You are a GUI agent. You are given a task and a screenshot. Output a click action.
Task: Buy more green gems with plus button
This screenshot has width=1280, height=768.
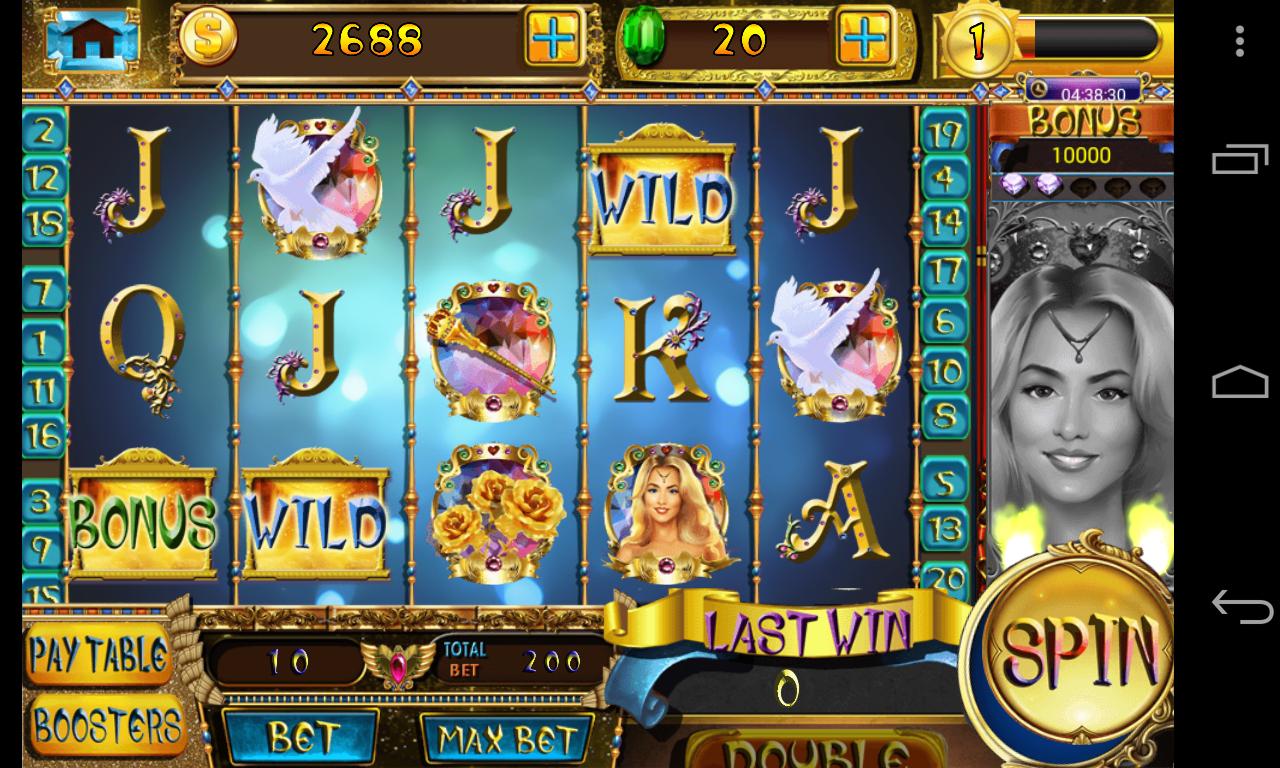[x=864, y=39]
